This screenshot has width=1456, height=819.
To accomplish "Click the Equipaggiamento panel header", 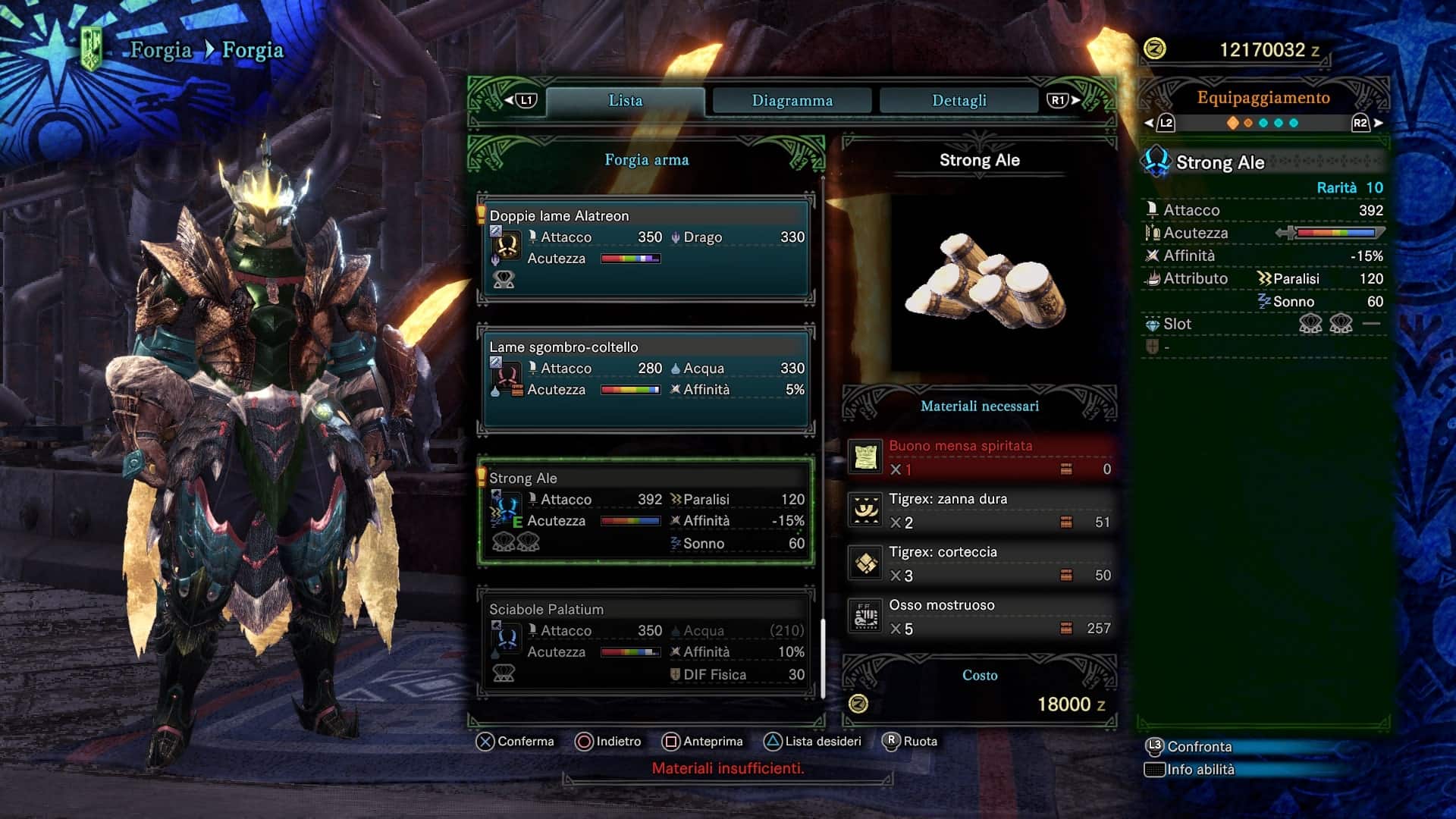I will 1263,98.
